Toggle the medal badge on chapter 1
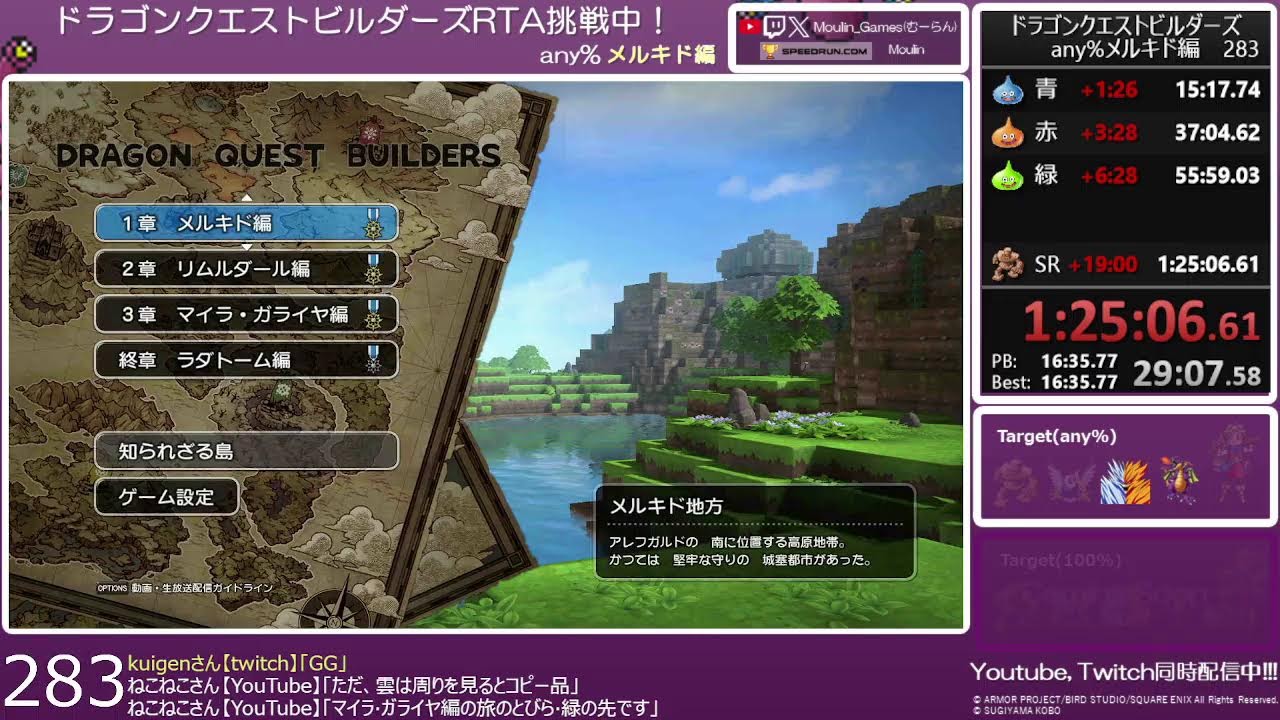 tap(375, 224)
